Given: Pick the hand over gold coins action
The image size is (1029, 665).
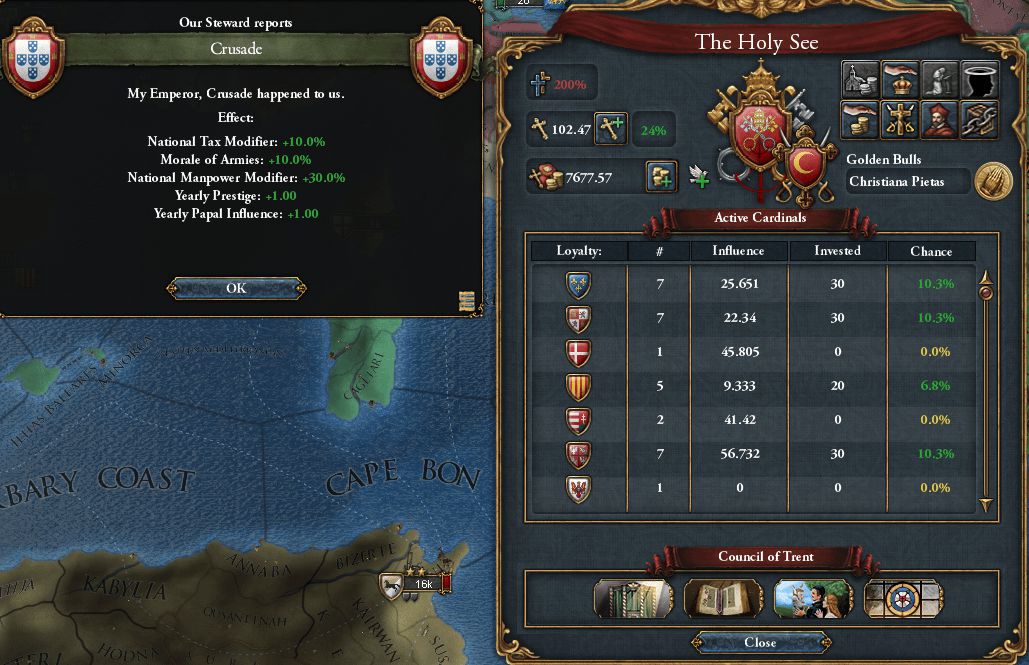Looking at the screenshot, I should point(861,120).
